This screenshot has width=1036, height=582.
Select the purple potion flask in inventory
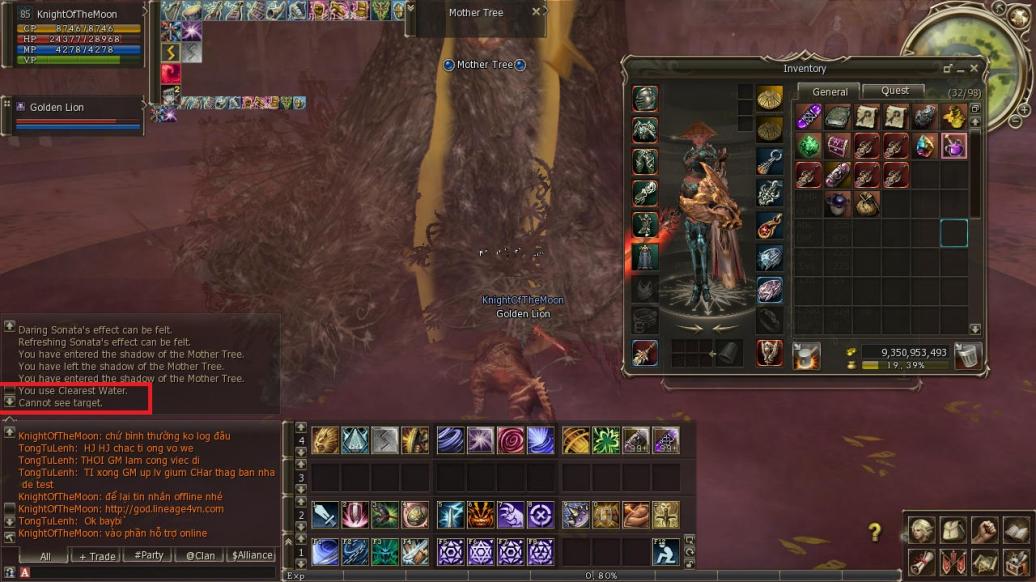pos(953,146)
